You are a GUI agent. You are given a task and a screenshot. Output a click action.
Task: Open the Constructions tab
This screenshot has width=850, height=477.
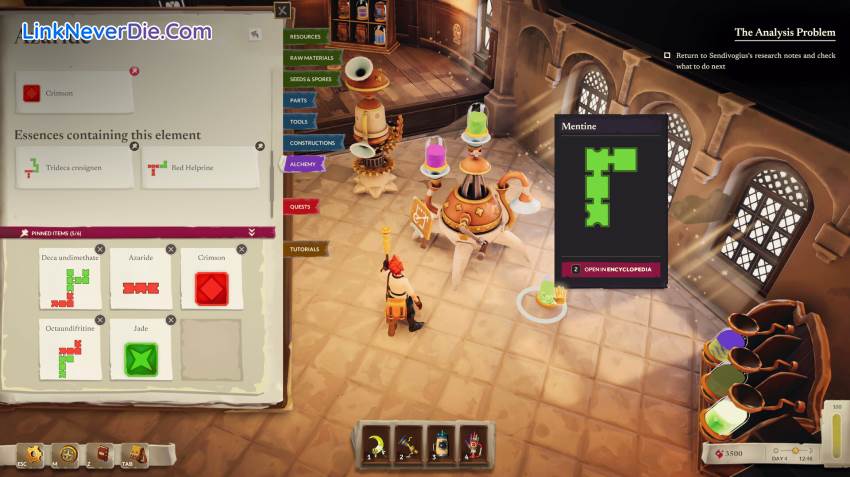coord(313,143)
